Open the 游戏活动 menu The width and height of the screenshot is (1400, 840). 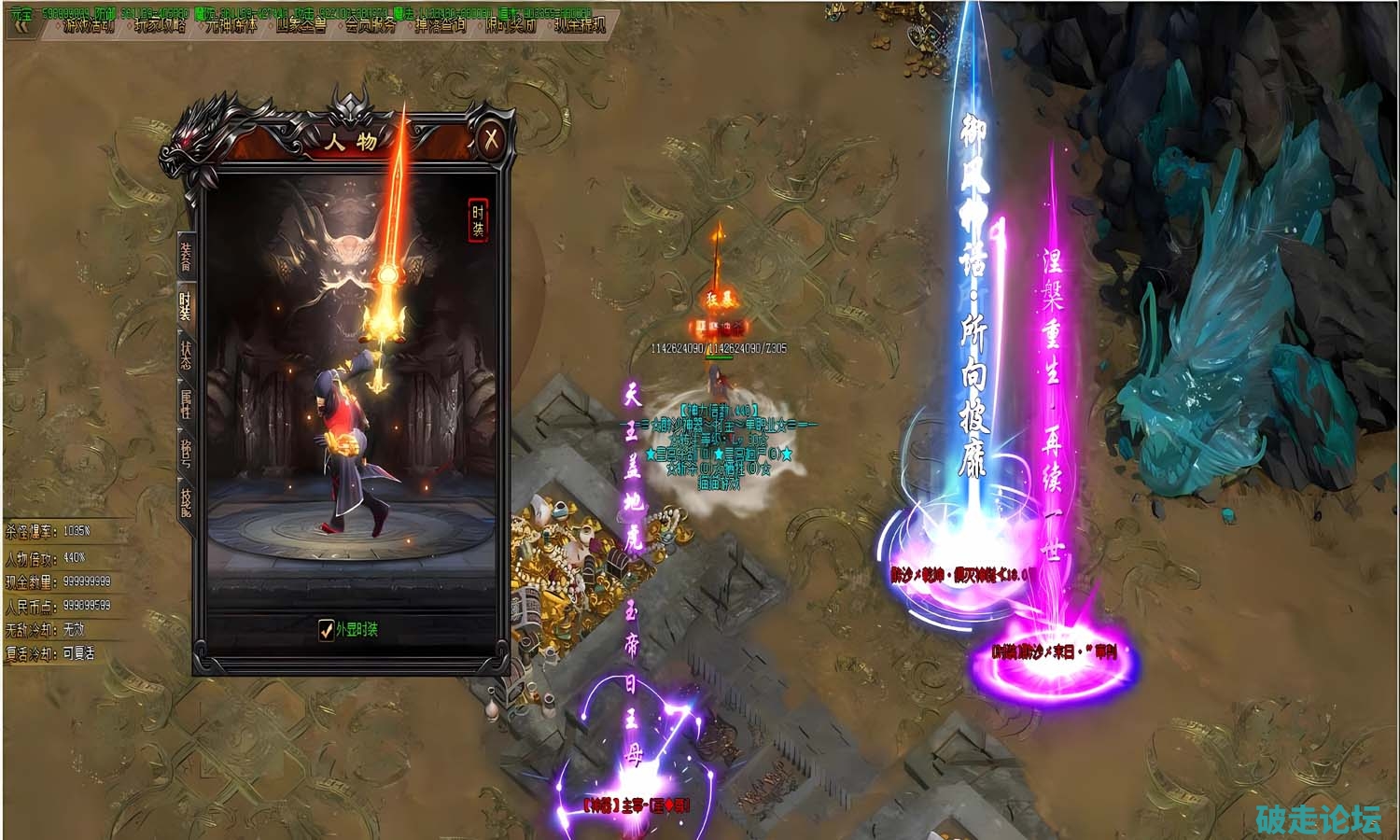pos(90,26)
